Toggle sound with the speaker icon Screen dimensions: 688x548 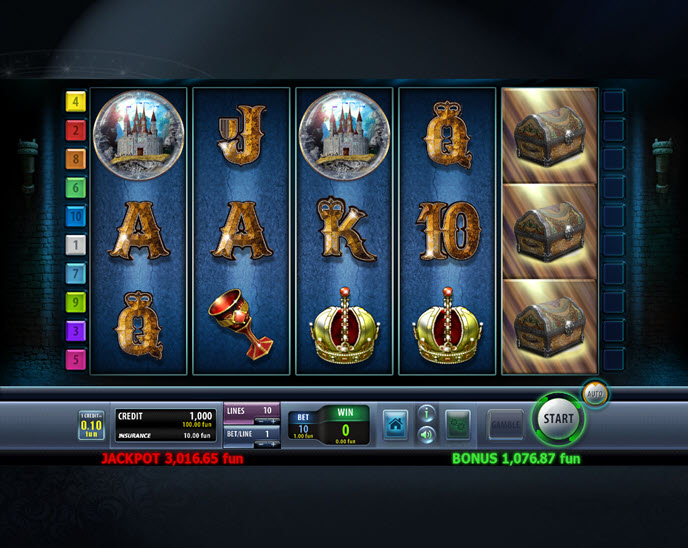(x=426, y=434)
